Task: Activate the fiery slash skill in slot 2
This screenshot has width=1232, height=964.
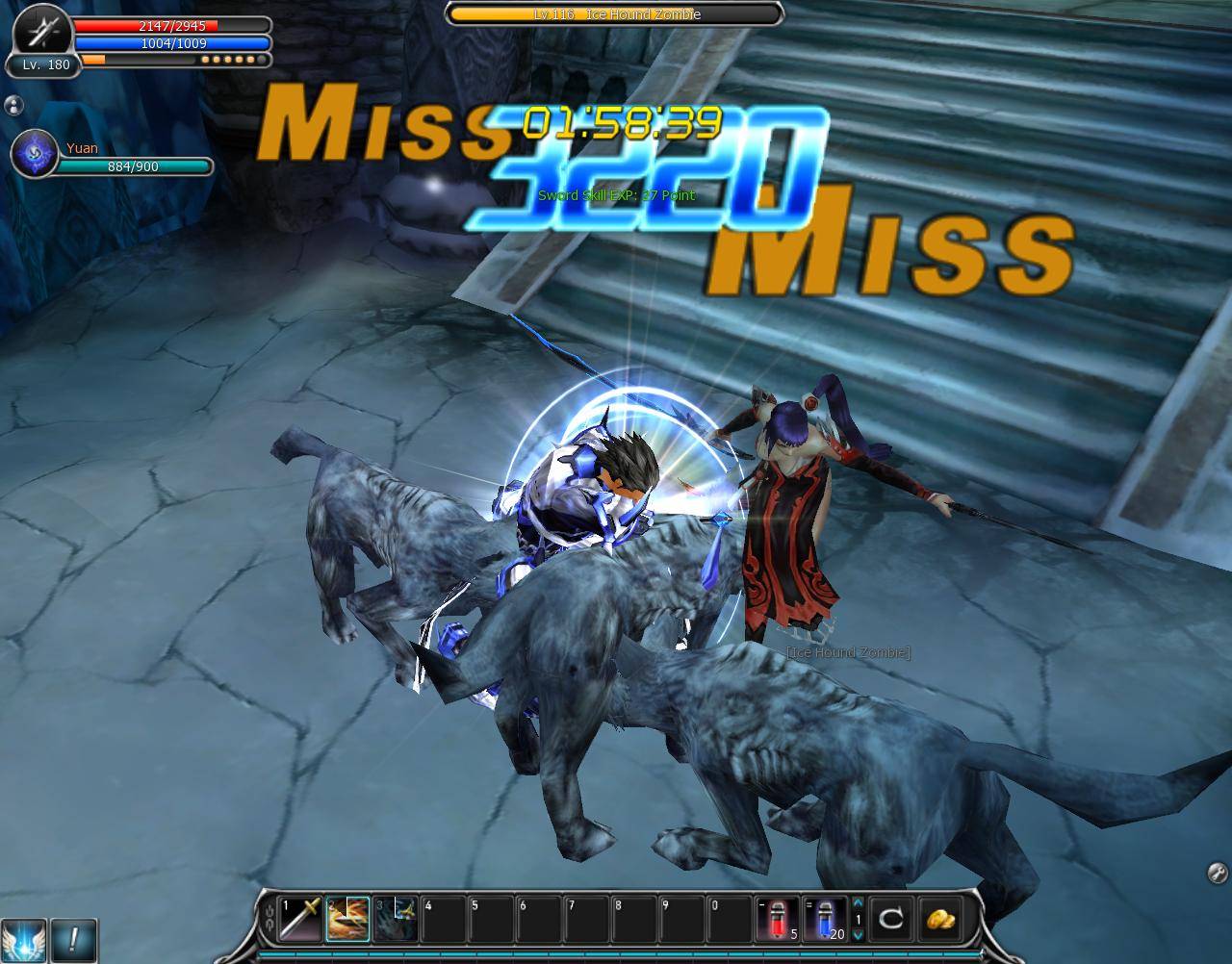Action: pos(347,919)
